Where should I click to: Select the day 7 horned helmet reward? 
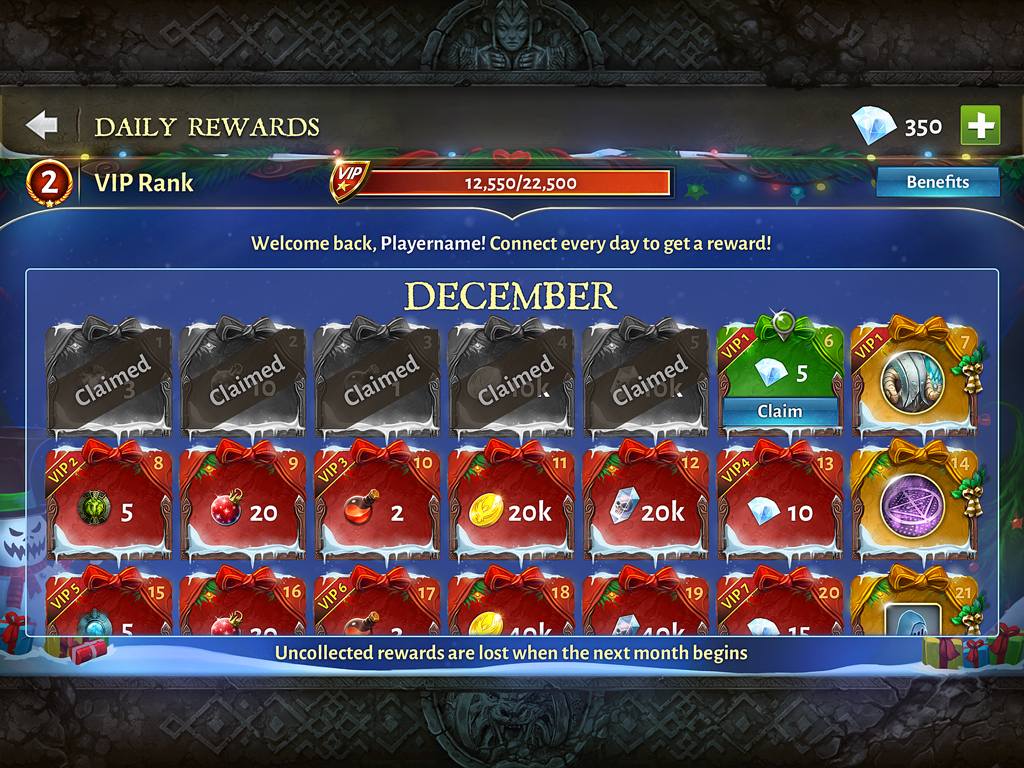pyautogui.click(x=913, y=380)
